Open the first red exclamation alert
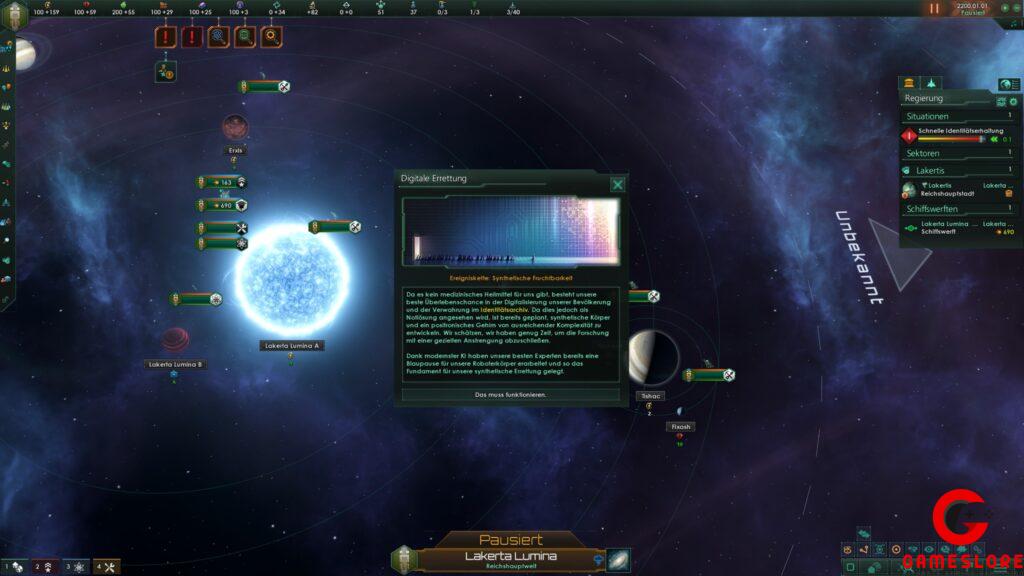 (165, 38)
